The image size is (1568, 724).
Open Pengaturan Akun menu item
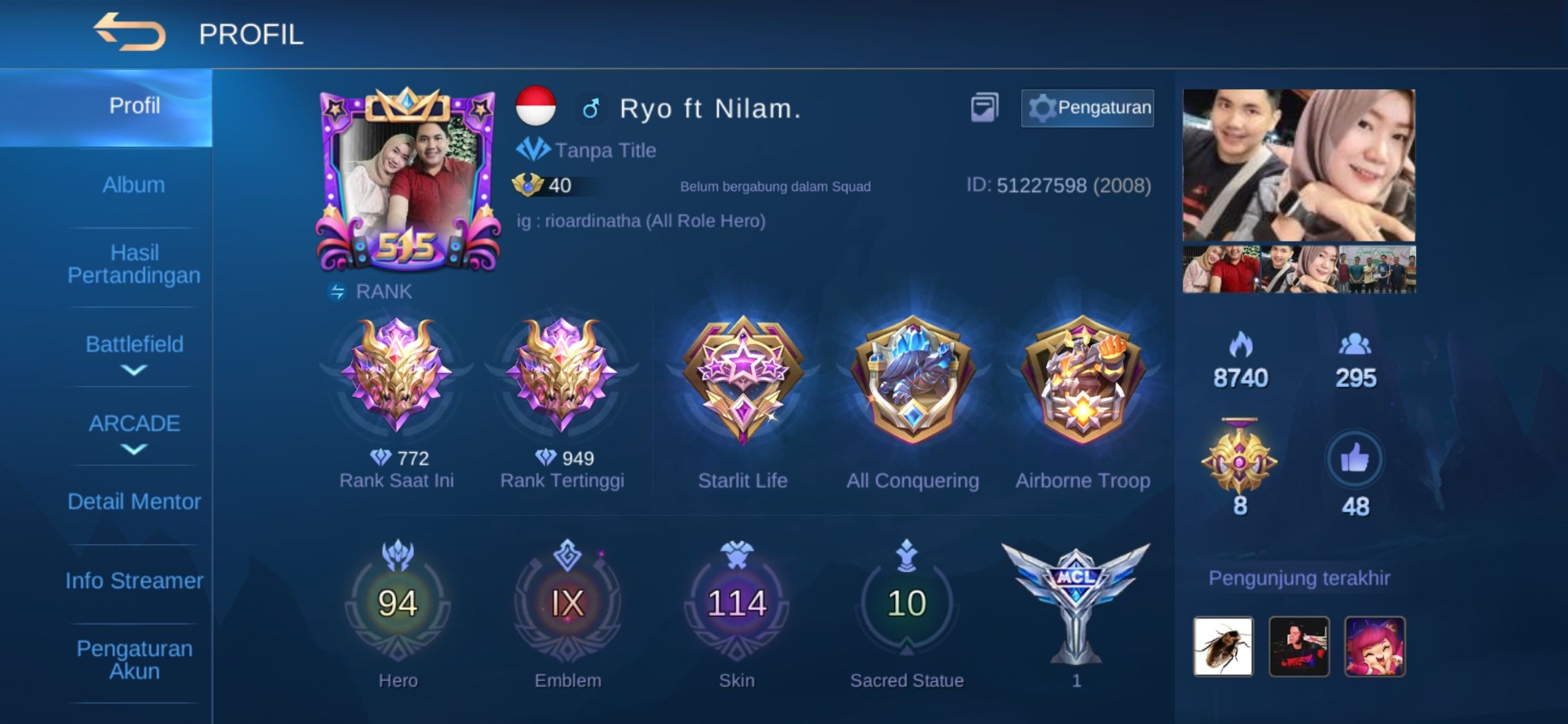(133, 658)
